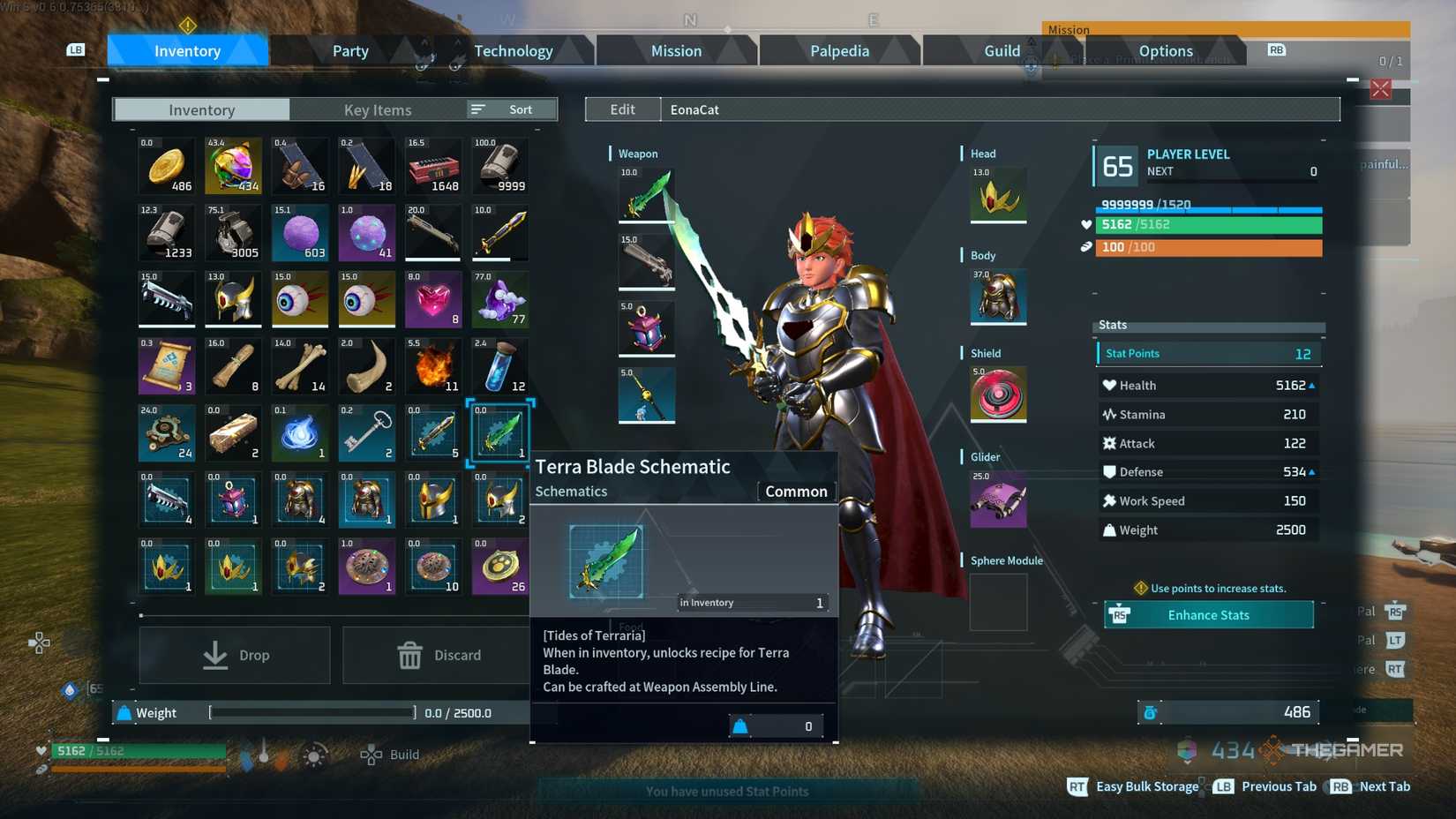
Task: Select the Terra Blade Schematic in inventory
Action: (x=499, y=432)
